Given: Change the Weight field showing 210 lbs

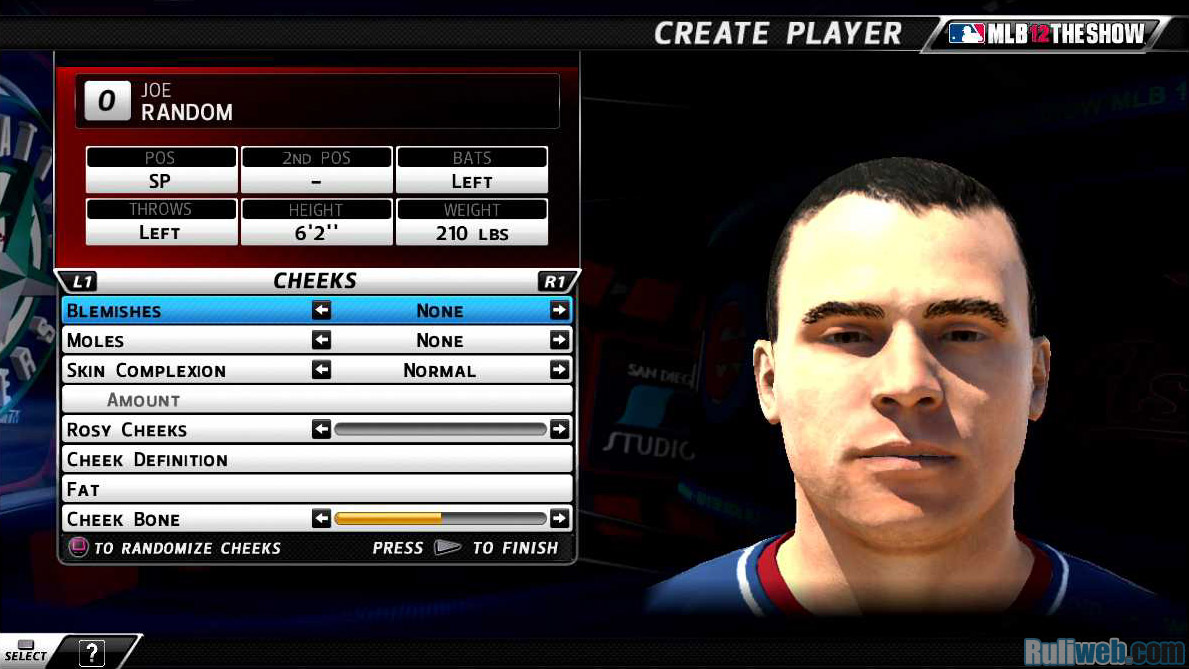Looking at the screenshot, I should [472, 233].
